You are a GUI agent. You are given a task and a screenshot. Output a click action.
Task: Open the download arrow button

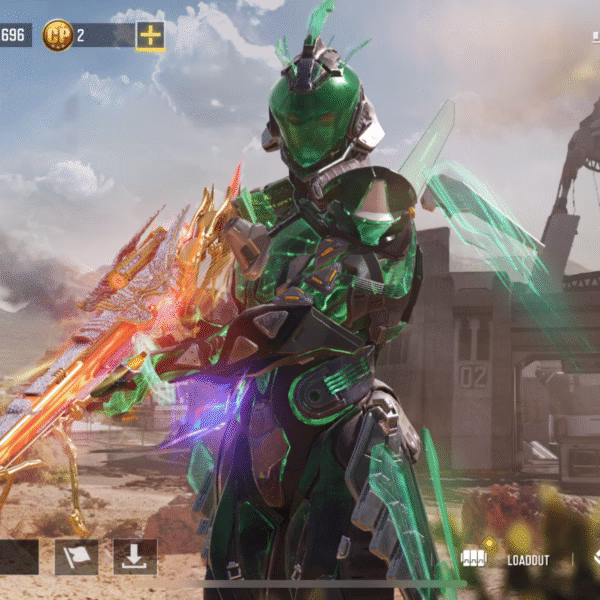(134, 557)
